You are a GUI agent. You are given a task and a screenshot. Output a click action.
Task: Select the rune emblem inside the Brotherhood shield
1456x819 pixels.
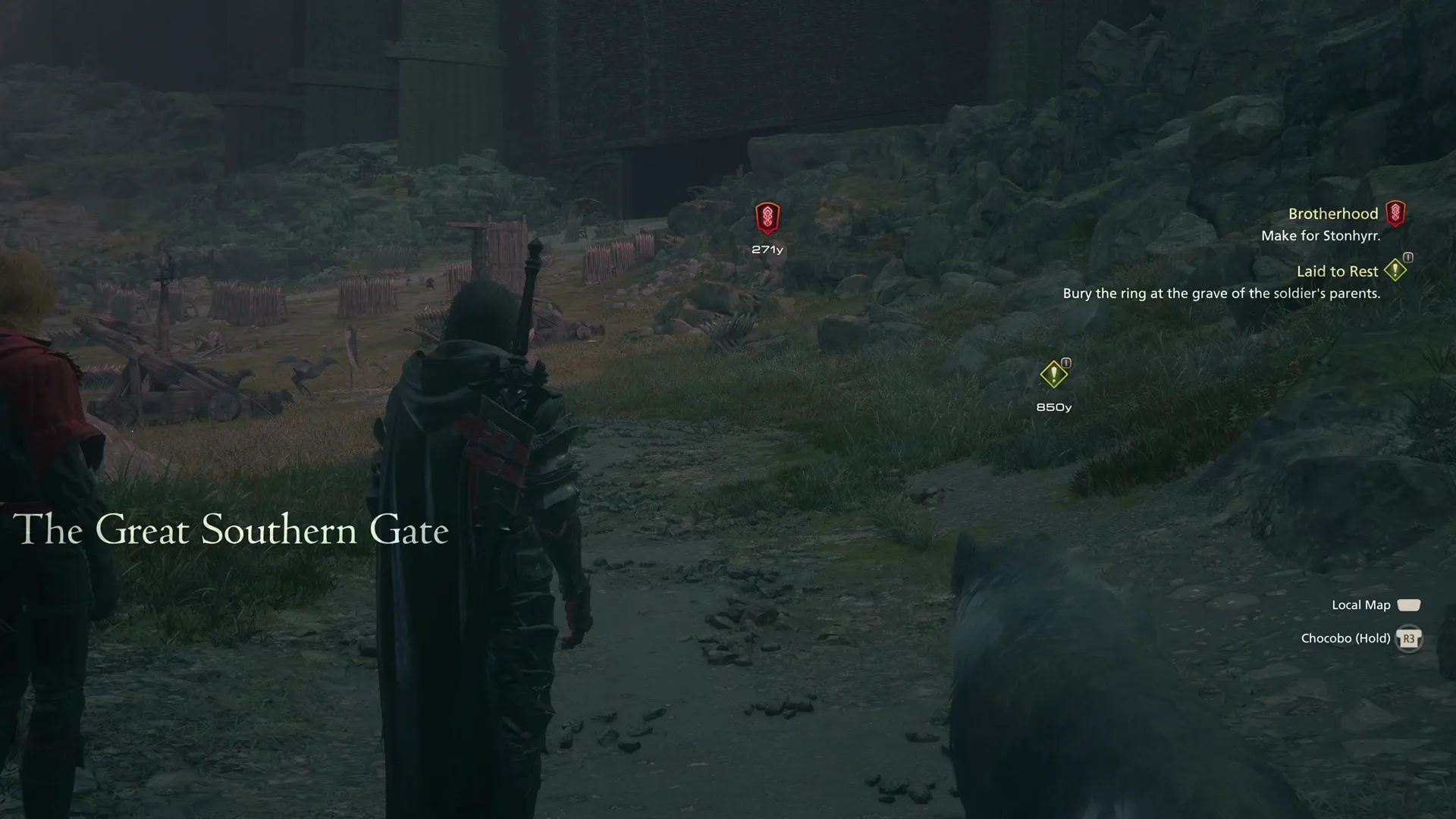(1395, 213)
